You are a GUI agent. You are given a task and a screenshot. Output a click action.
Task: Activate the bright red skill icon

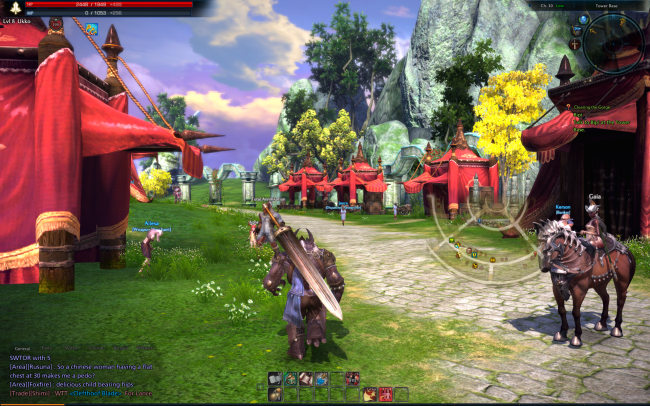click(x=385, y=394)
